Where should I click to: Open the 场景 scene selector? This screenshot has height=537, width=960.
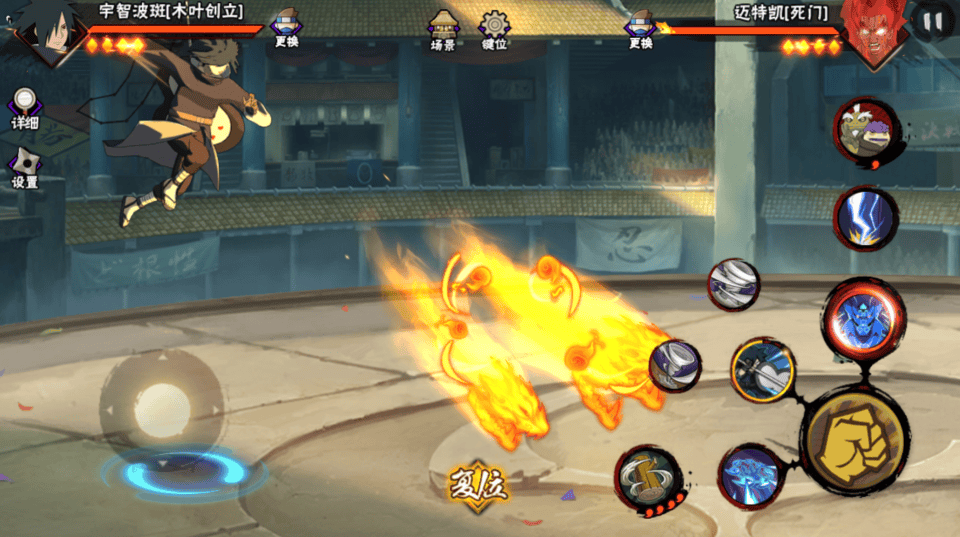[443, 30]
